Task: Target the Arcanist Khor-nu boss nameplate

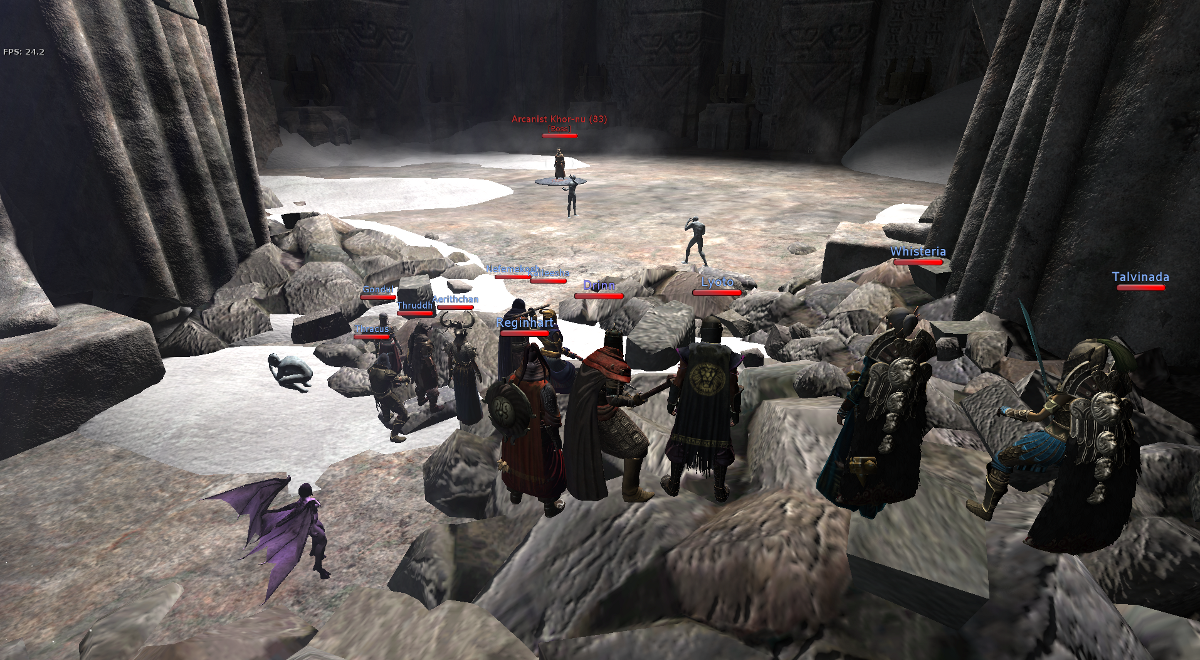Action: (x=560, y=119)
